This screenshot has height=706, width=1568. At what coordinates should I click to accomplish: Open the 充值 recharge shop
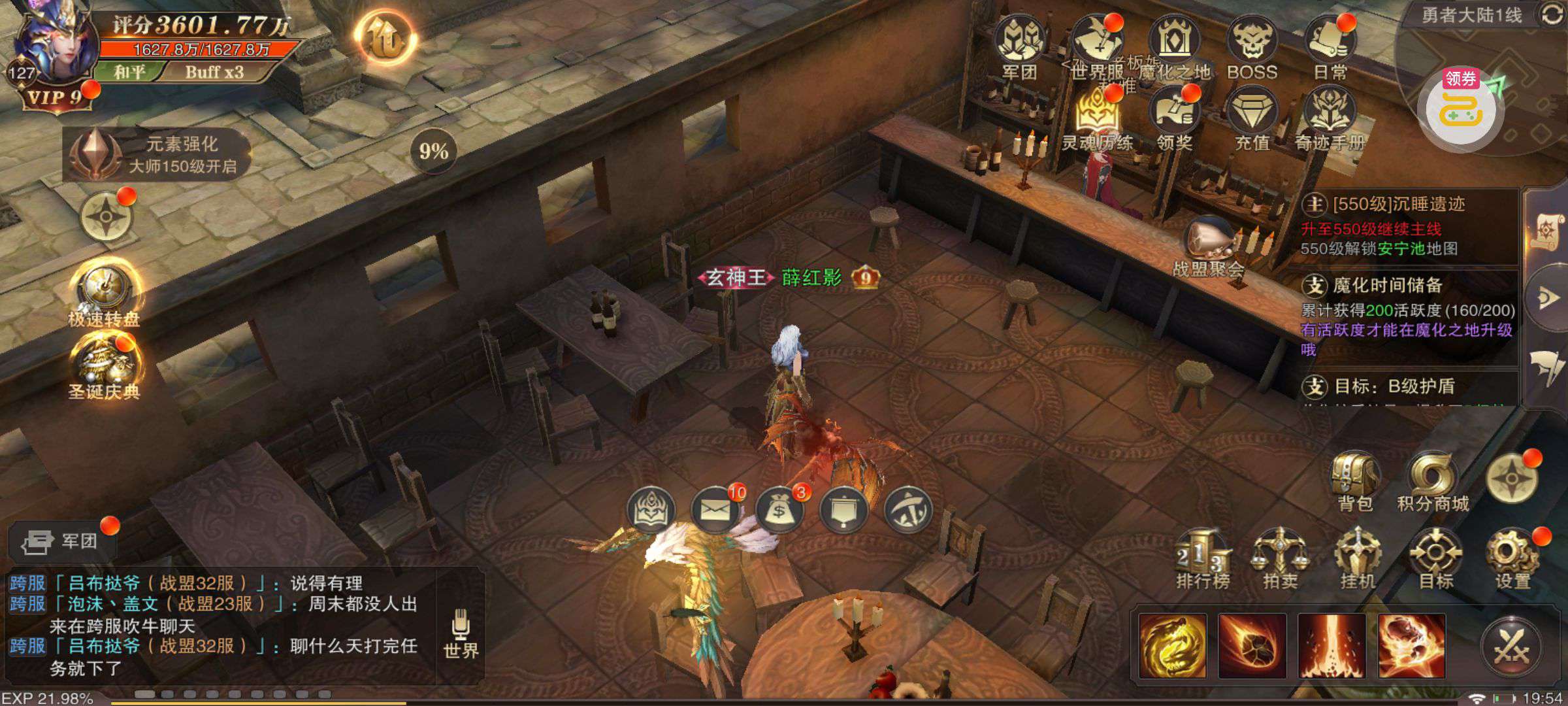(x=1252, y=118)
